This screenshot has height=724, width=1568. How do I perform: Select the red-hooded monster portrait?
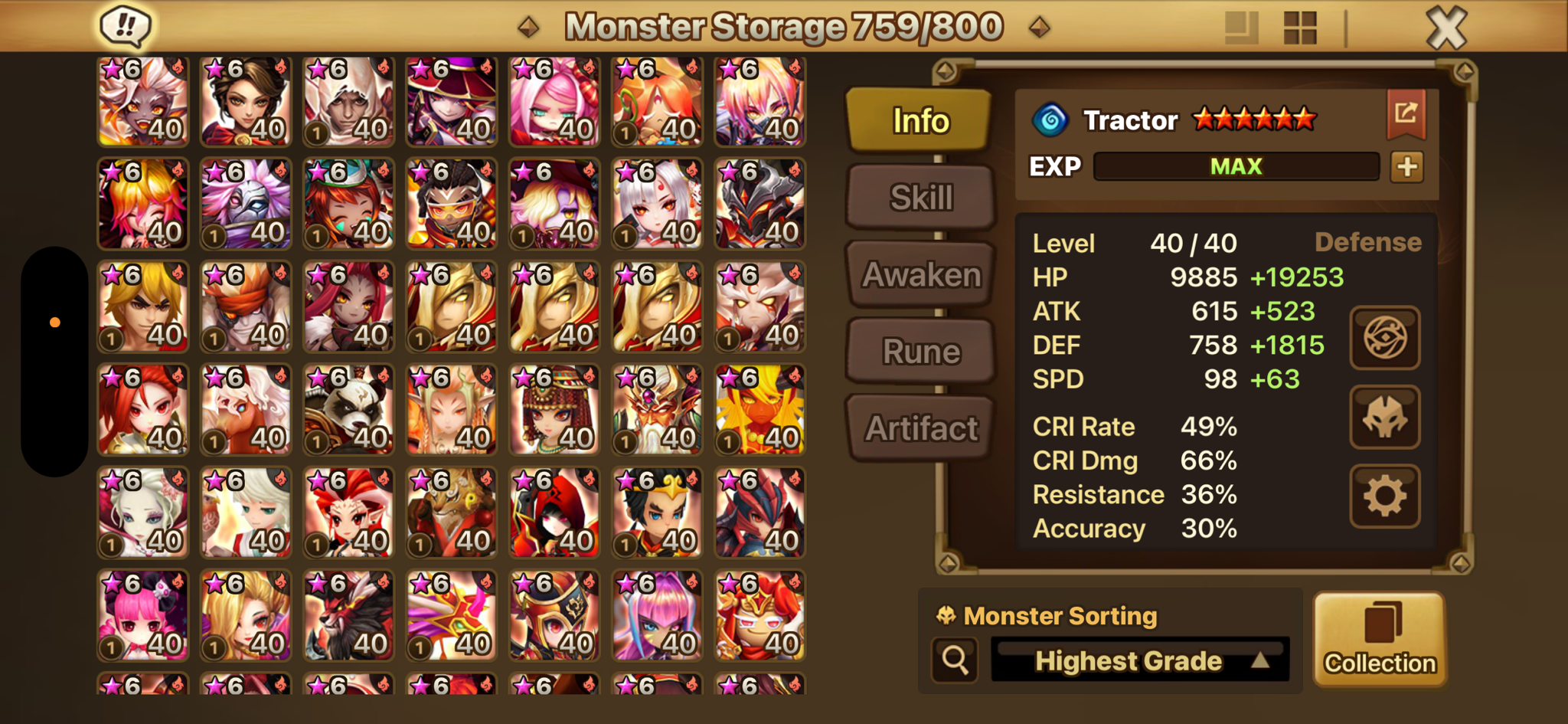coord(554,513)
